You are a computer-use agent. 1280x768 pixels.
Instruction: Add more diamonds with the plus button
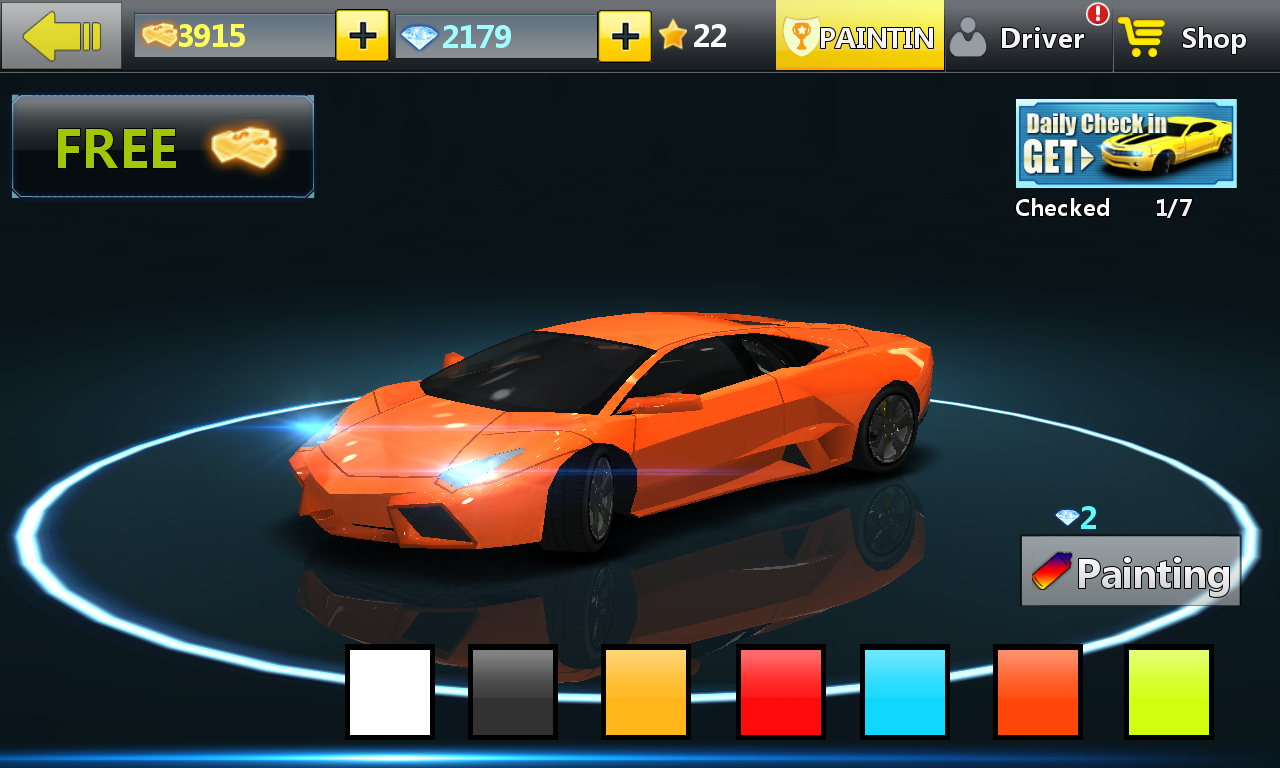(x=624, y=37)
